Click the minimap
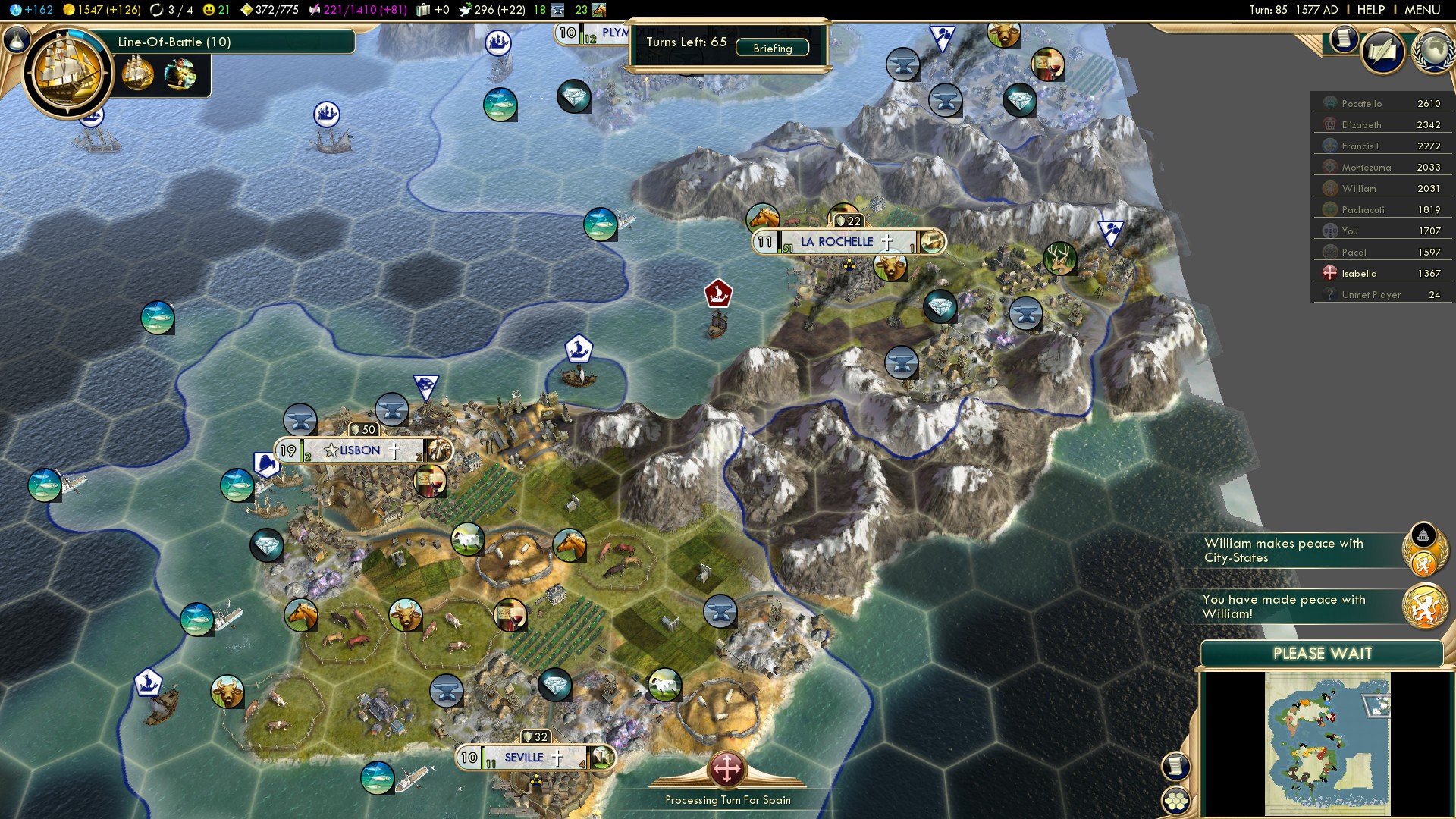1456x819 pixels. pyautogui.click(x=1327, y=743)
